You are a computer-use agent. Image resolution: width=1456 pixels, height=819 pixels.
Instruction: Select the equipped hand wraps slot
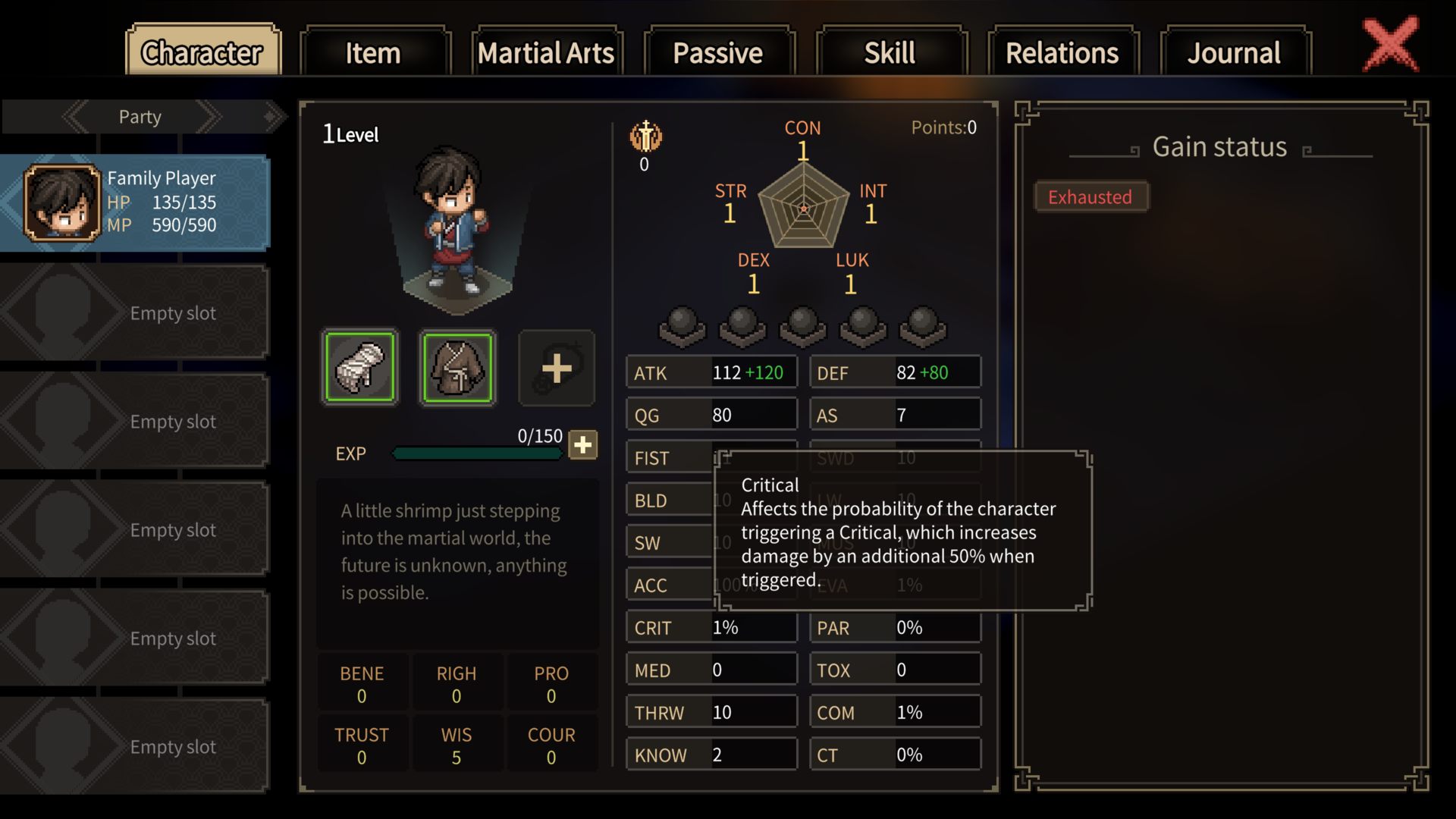tap(360, 368)
